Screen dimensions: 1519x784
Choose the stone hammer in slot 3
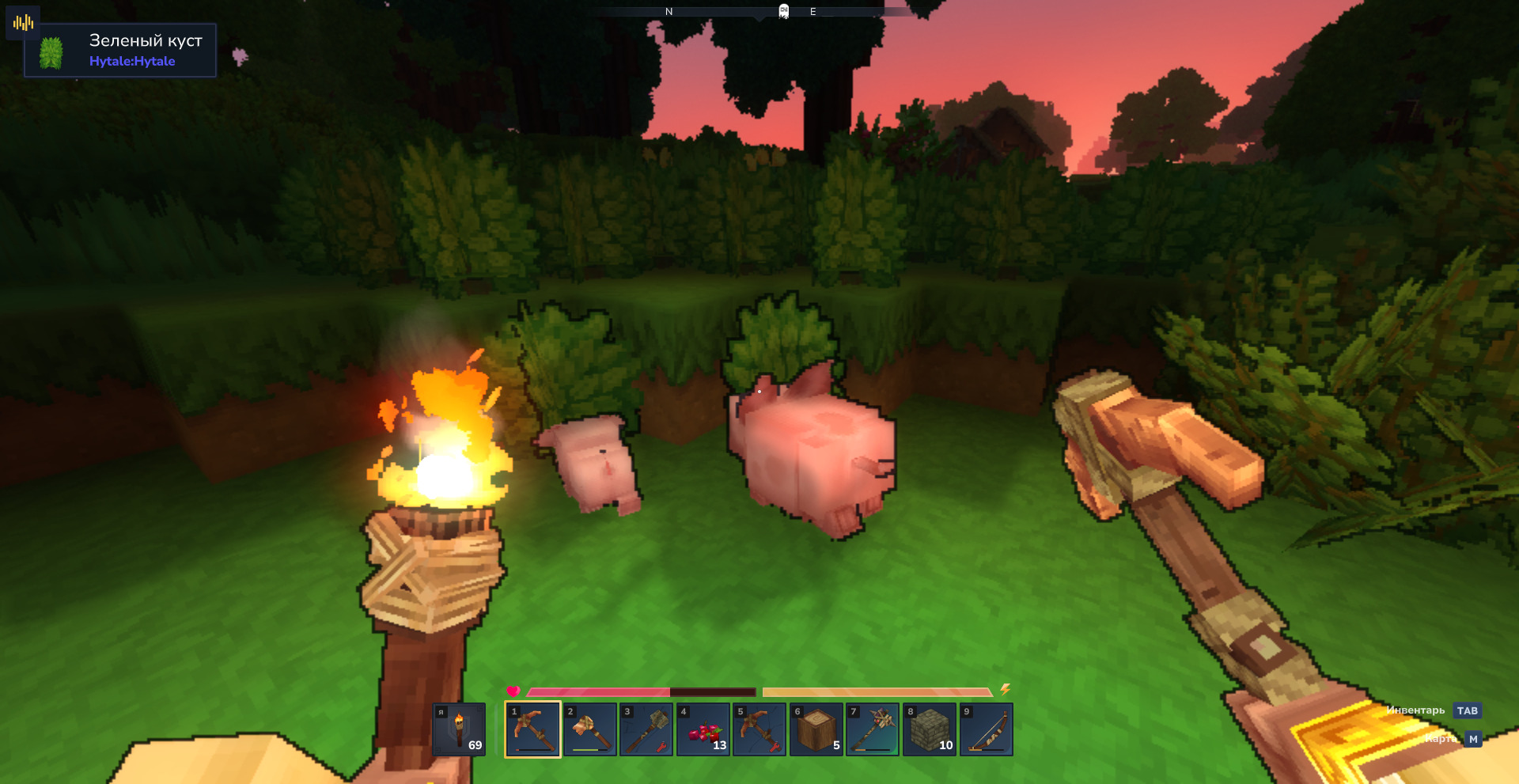tap(646, 729)
